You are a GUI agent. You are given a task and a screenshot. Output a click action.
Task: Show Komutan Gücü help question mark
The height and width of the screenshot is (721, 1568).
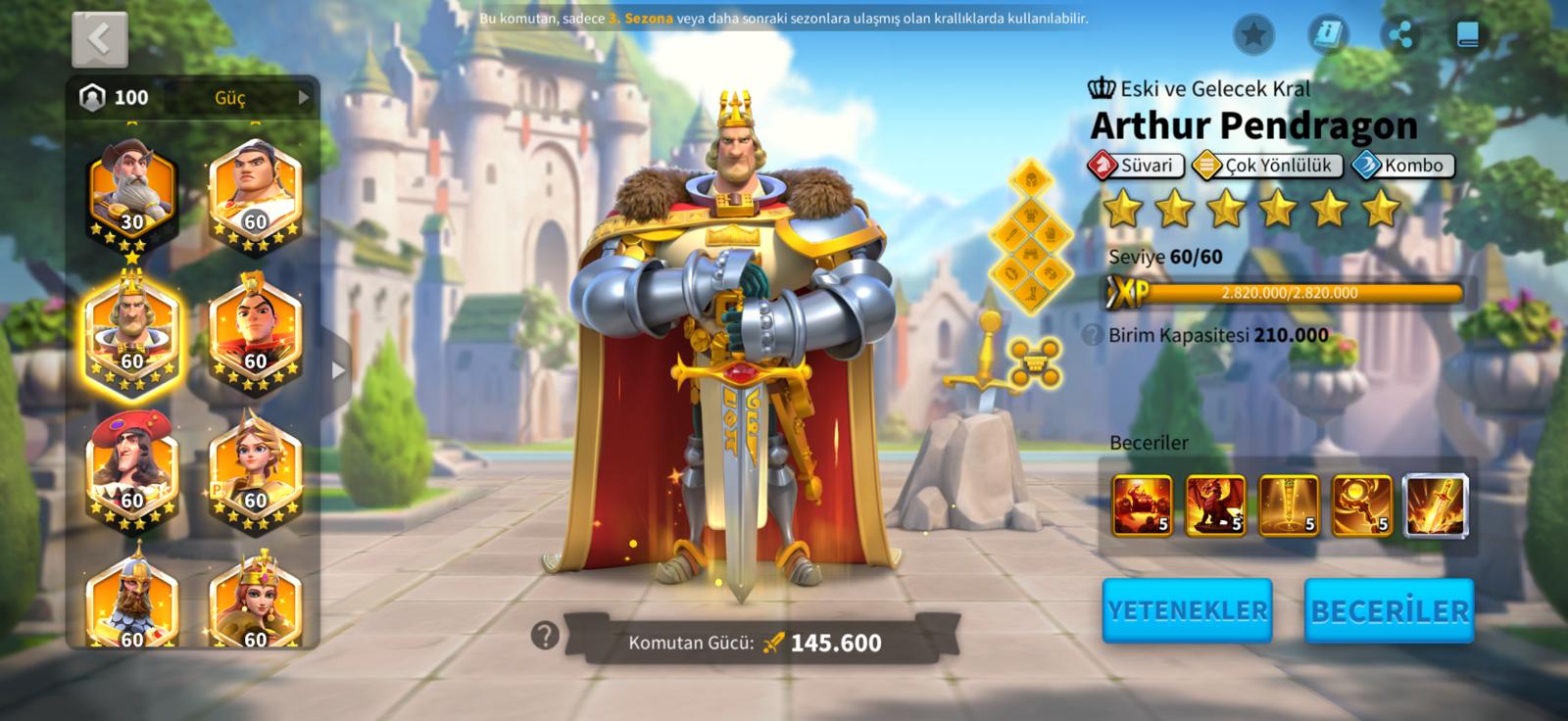[x=545, y=636]
